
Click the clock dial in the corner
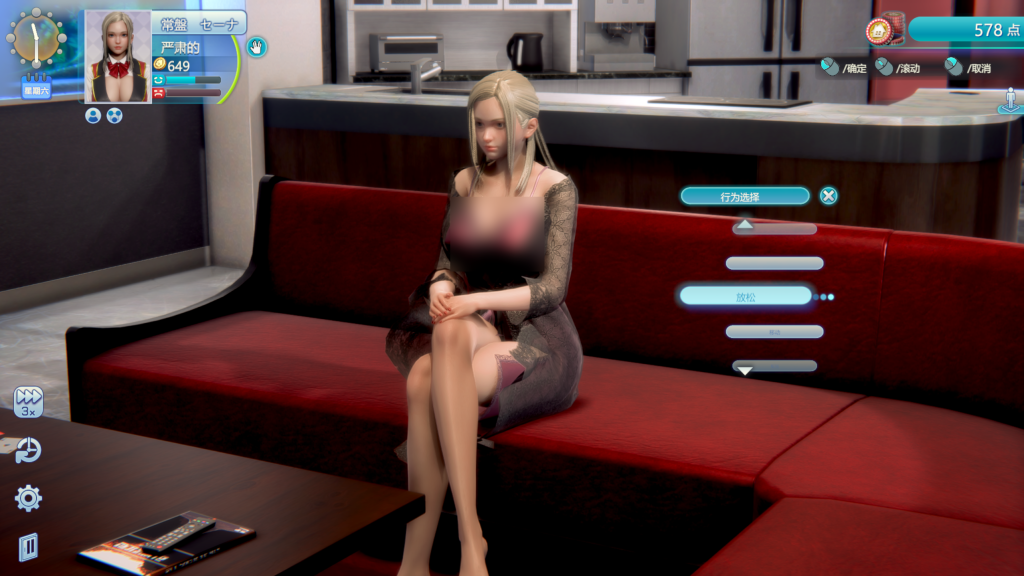pyautogui.click(x=36, y=38)
